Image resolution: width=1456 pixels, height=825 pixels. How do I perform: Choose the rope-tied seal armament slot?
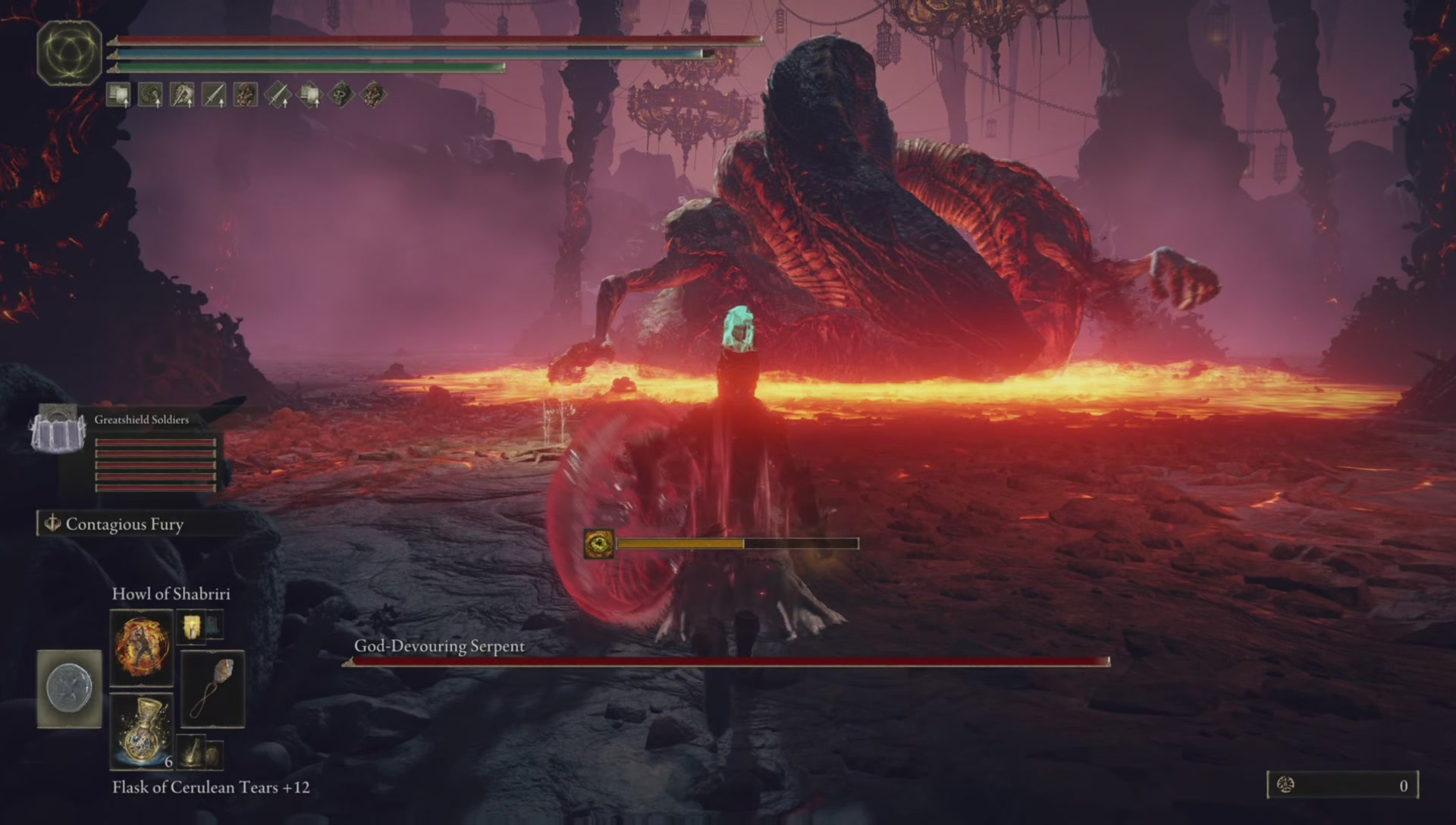coord(212,689)
